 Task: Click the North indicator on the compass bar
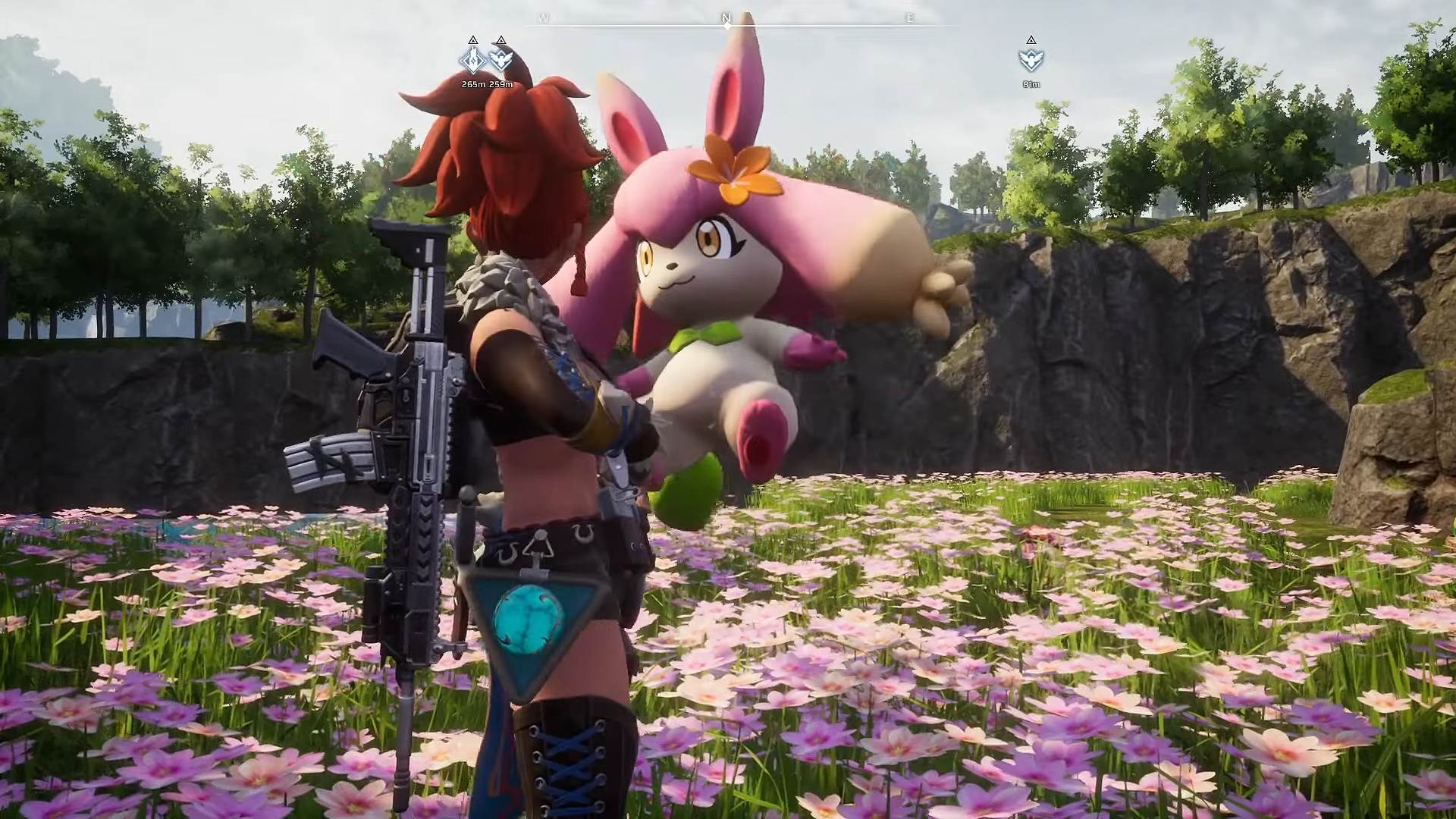pyautogui.click(x=726, y=19)
